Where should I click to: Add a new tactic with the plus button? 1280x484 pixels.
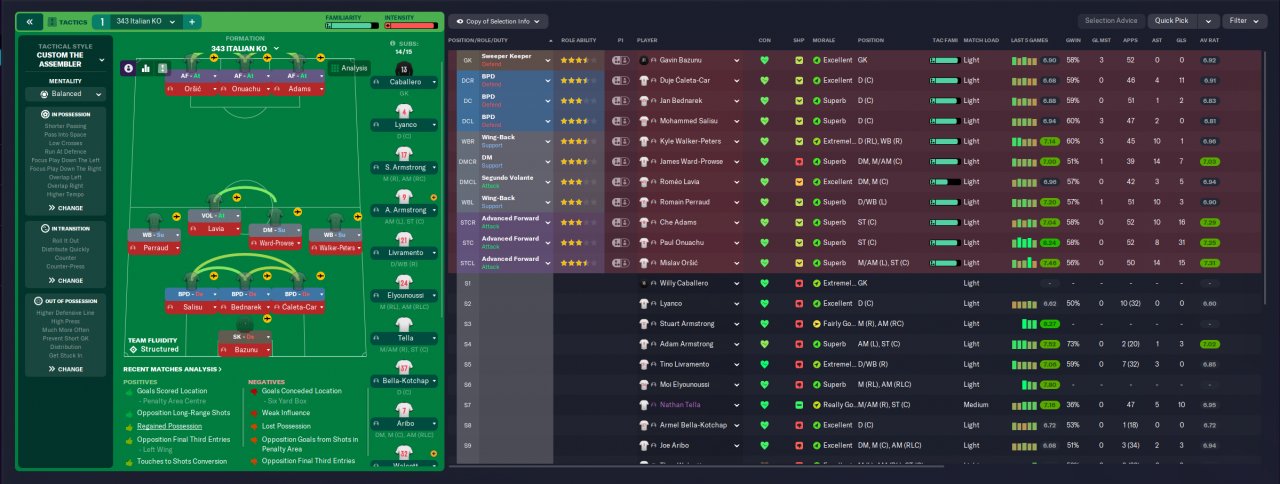[192, 21]
